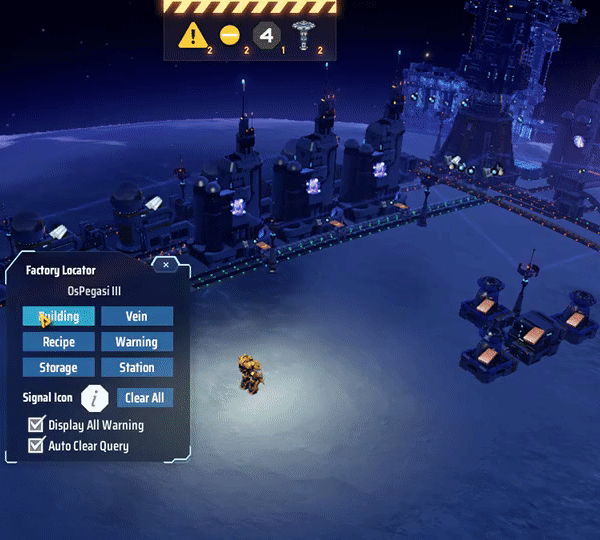Select the yellow circle minus signal icon
The height and width of the screenshot is (540, 600).
[x=230, y=36]
